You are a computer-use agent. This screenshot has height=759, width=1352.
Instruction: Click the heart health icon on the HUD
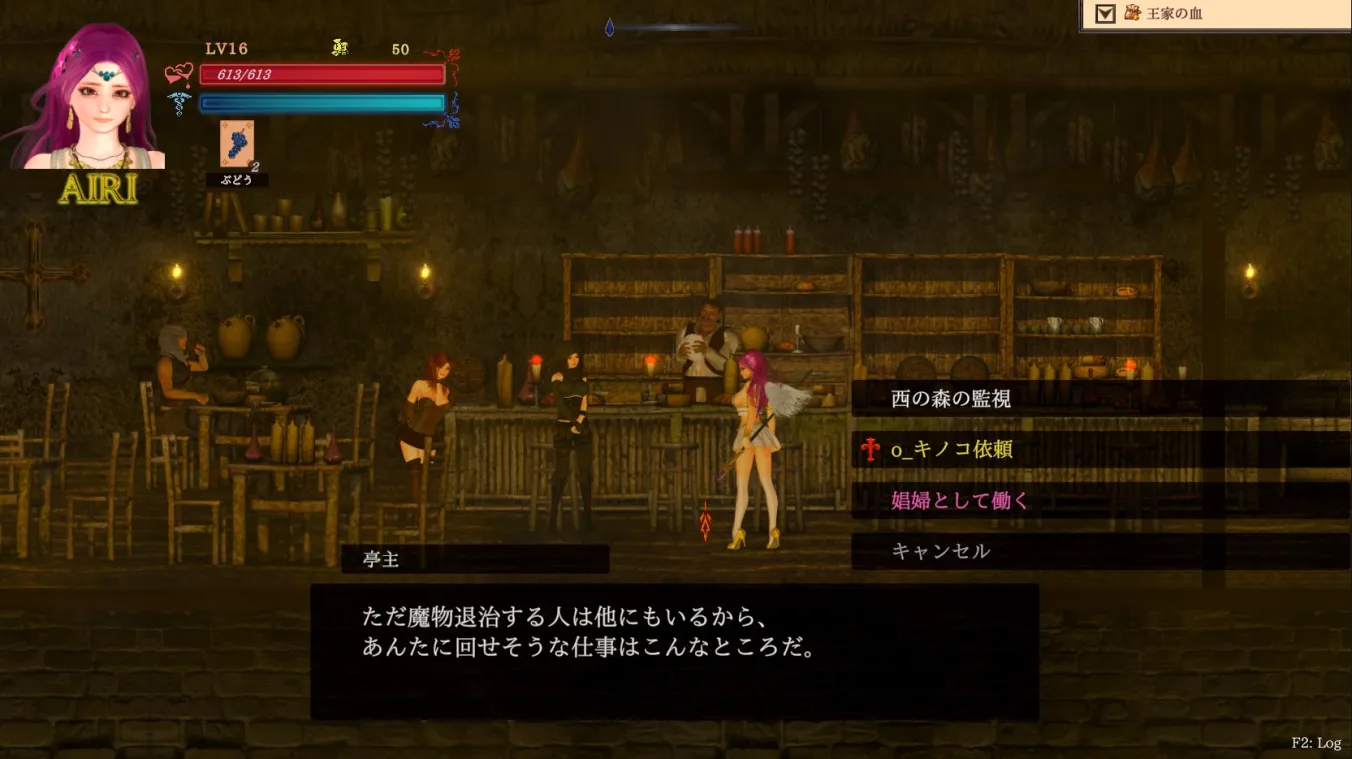179,73
